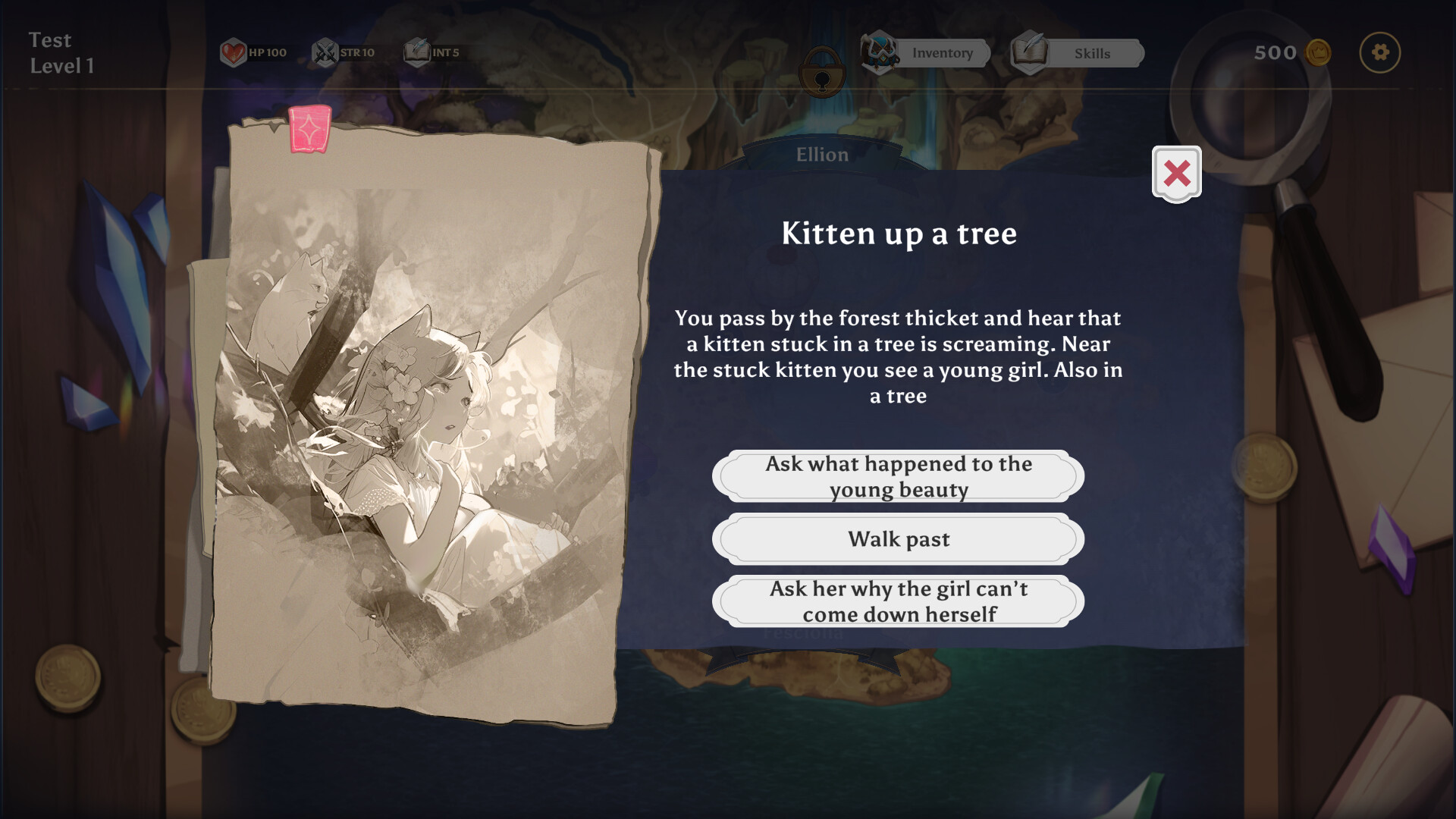Ask why the girl can't come down herself
Viewport: 1456px width, 819px height.
click(x=898, y=601)
